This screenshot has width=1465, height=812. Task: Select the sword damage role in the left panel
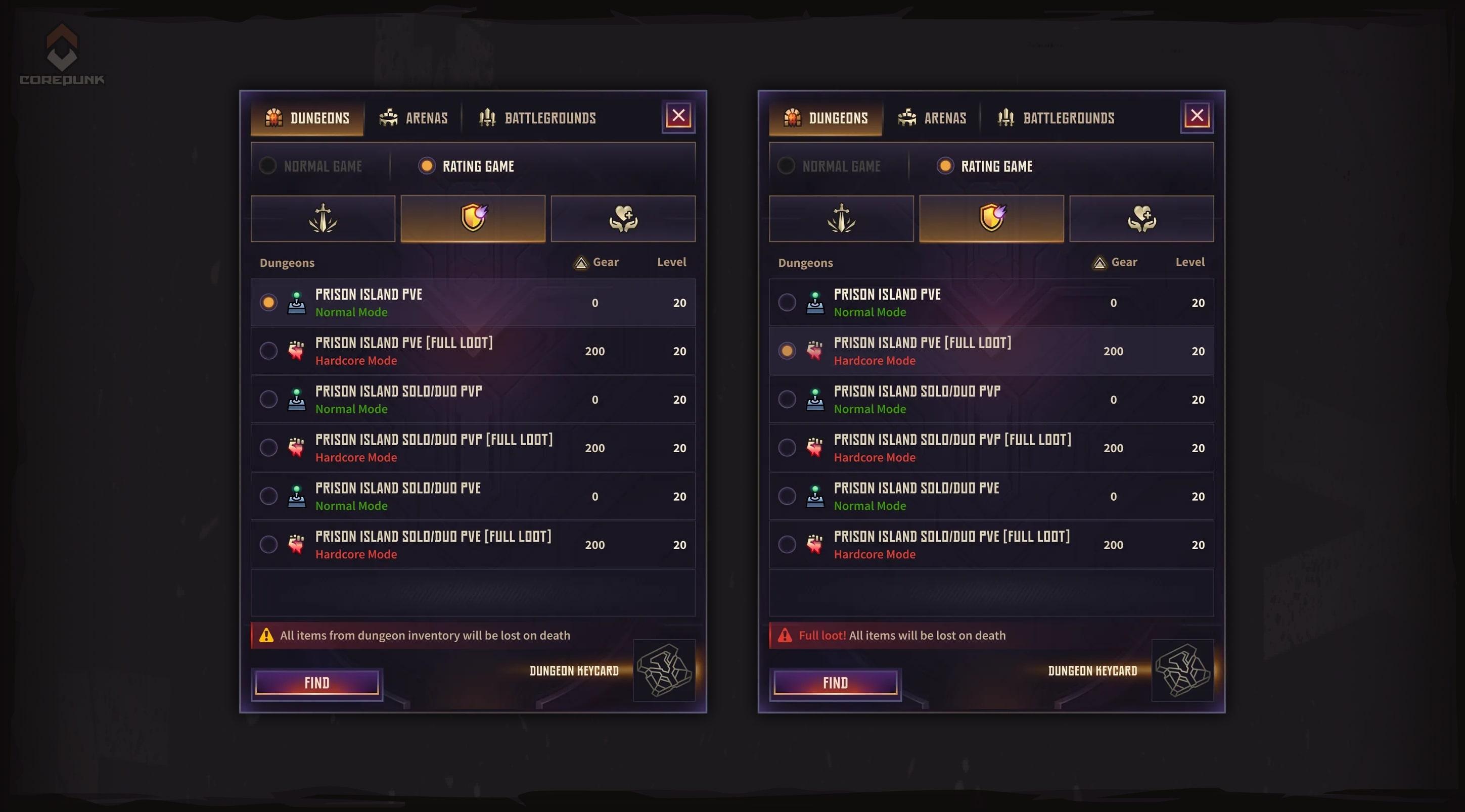pos(323,218)
